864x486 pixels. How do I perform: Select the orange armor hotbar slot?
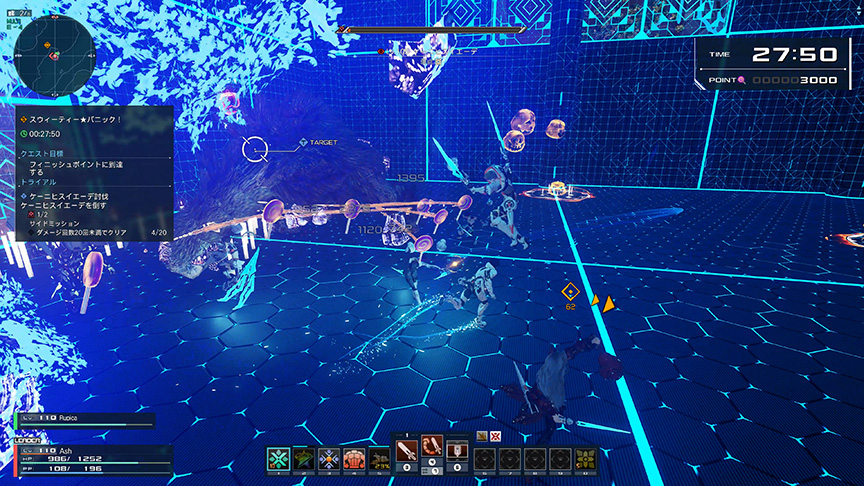355,459
